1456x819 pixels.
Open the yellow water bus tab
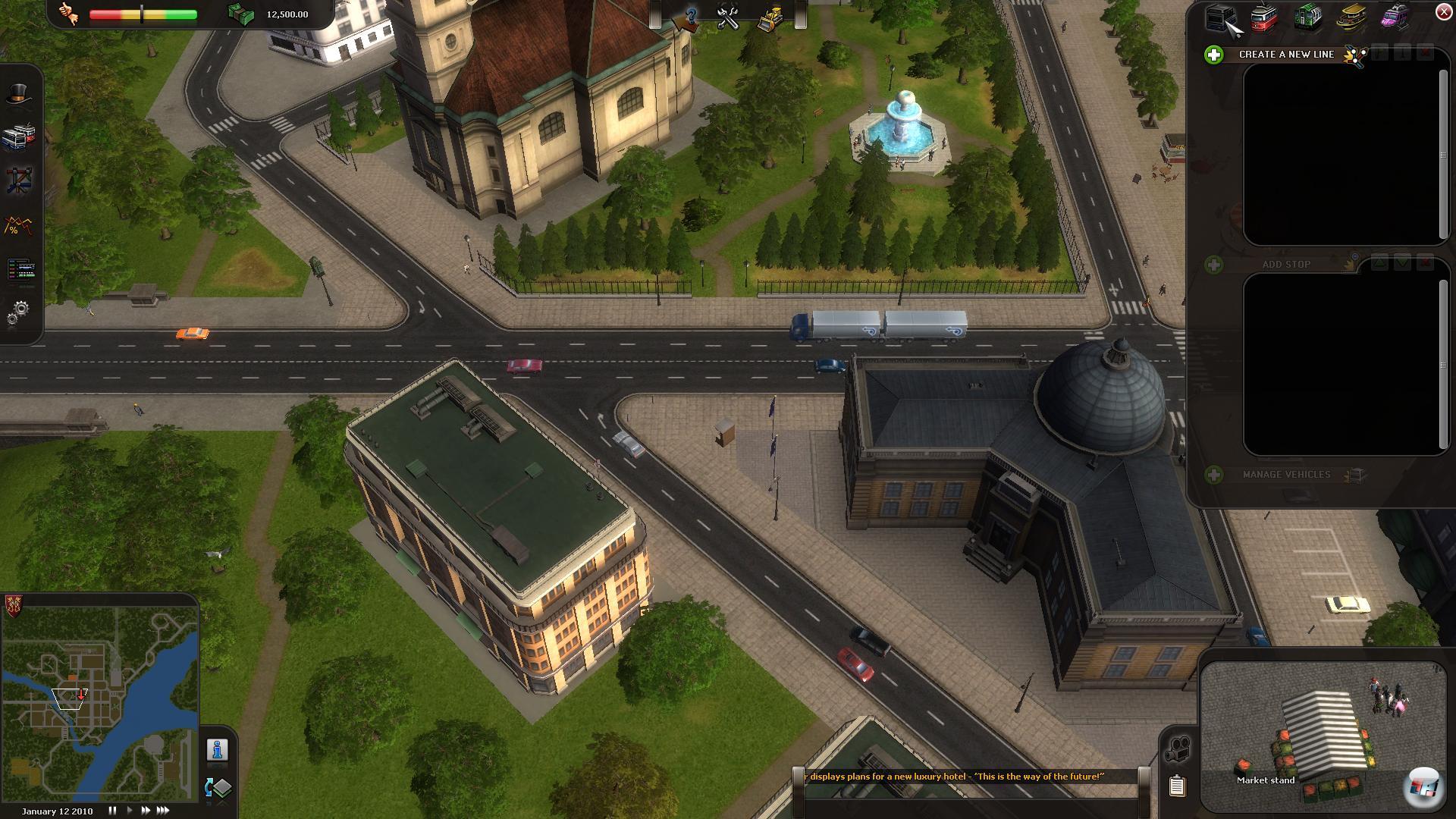1351,18
